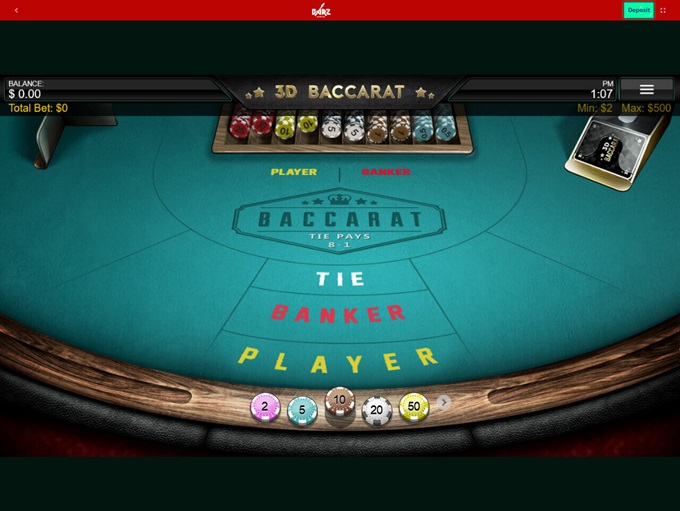
Task: Toggle fullscreen with the top-right icon
Action: click(x=663, y=10)
